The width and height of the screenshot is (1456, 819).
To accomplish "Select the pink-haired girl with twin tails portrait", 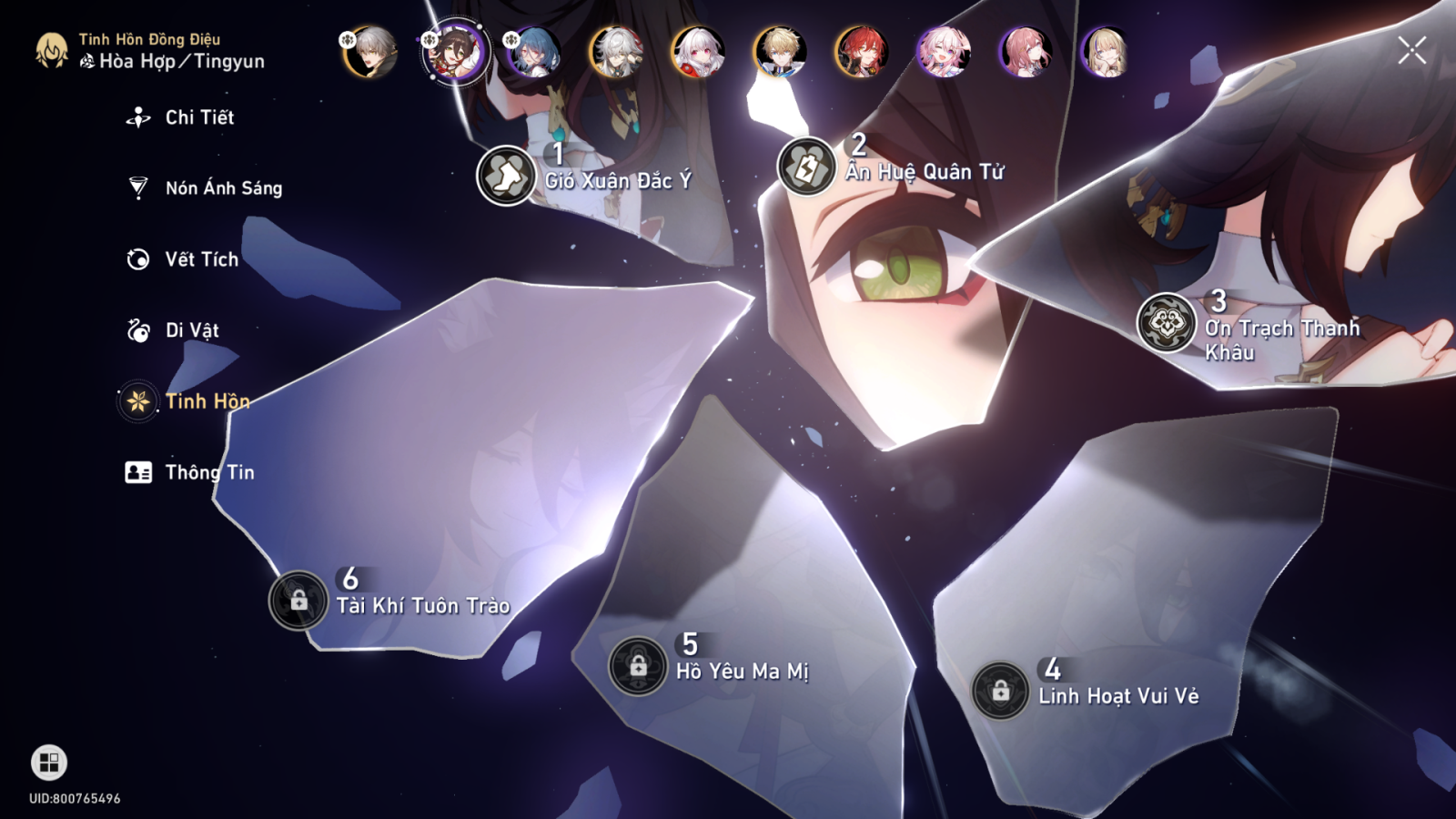I will coord(943,52).
